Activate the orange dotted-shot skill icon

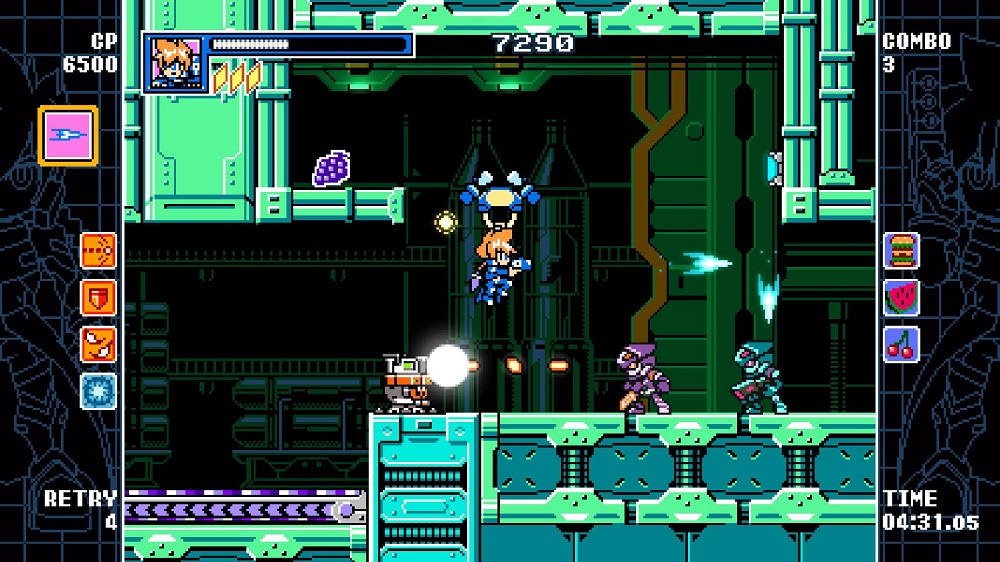(99, 250)
